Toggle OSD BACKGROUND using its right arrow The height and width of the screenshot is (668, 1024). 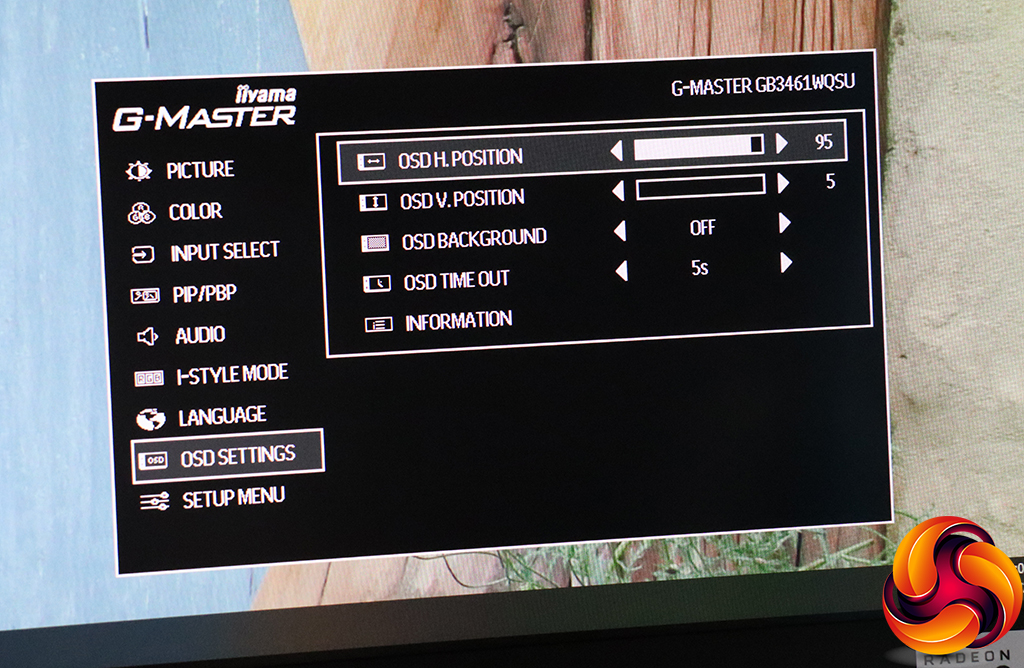pyautogui.click(x=785, y=224)
